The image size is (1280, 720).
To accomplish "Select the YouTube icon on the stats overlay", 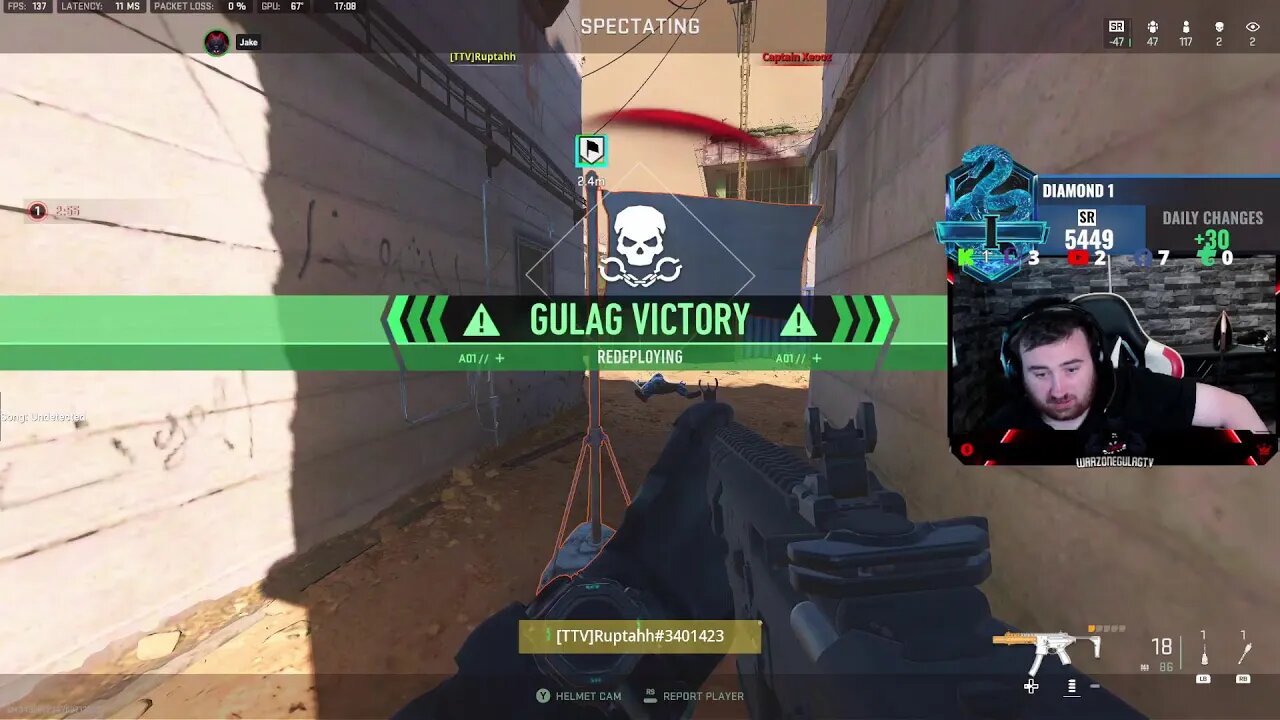I will click(x=1080, y=257).
